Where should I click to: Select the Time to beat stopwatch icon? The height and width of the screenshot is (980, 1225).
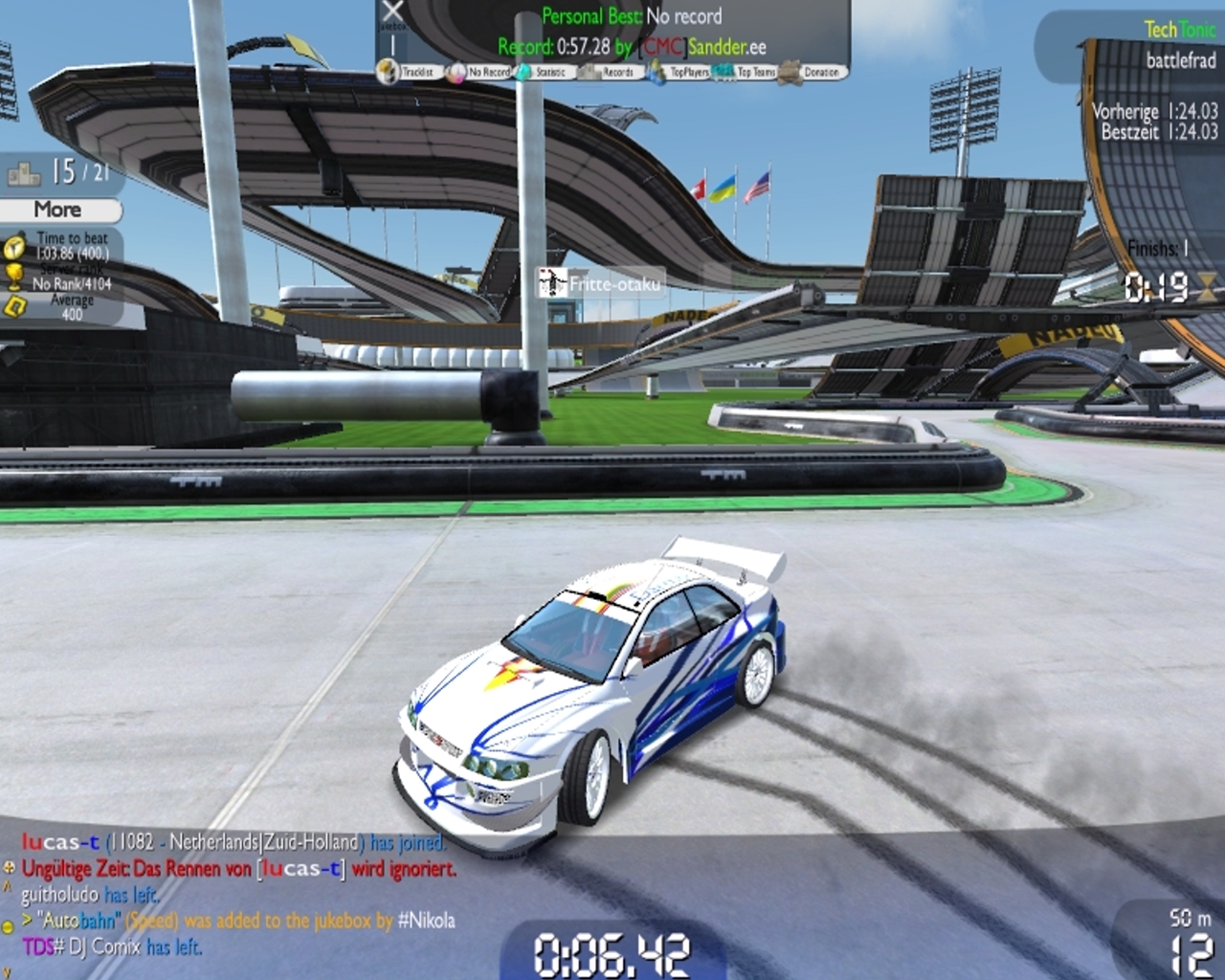tap(13, 247)
